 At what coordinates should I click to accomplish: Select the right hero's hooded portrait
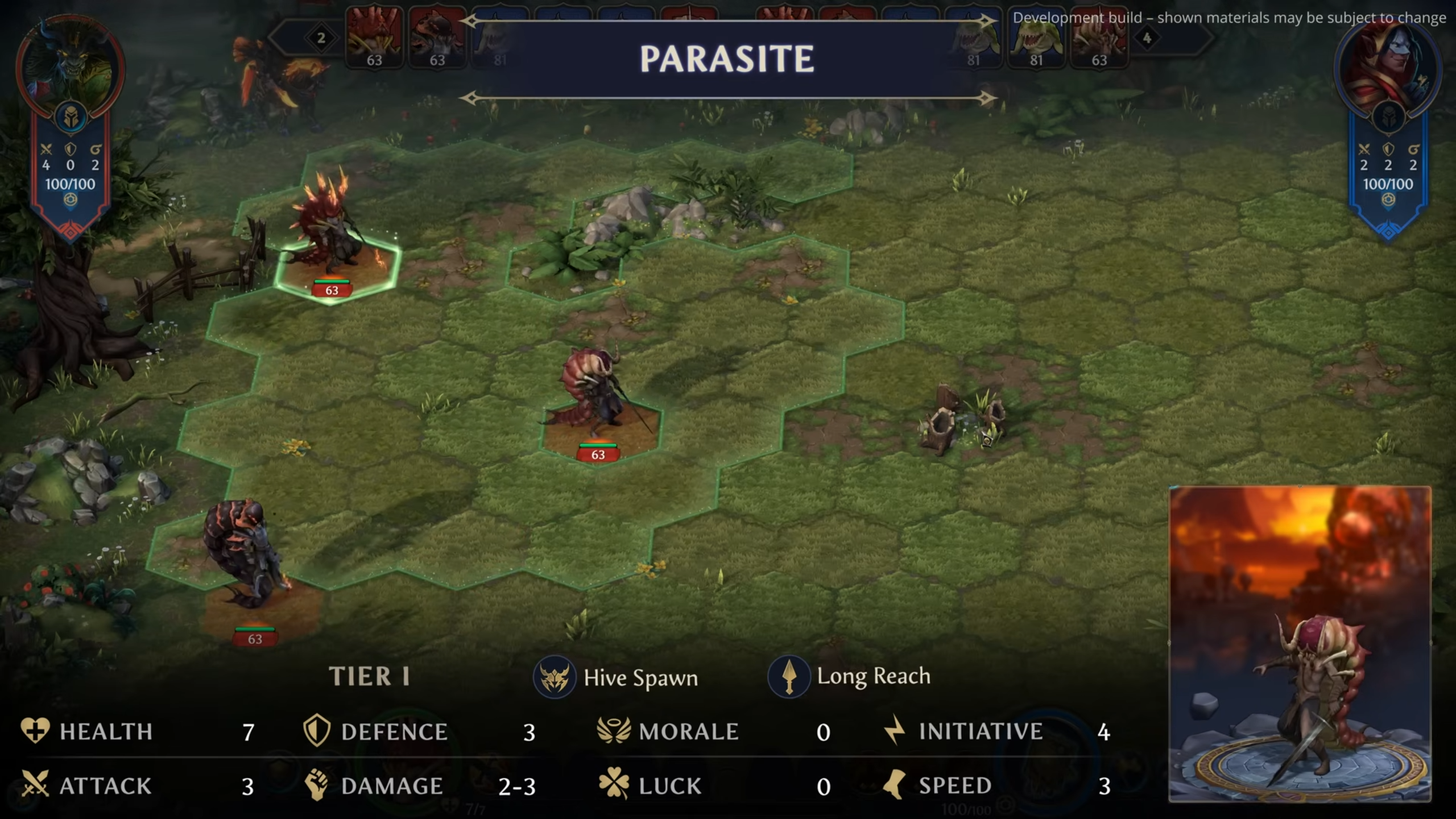tap(1388, 68)
